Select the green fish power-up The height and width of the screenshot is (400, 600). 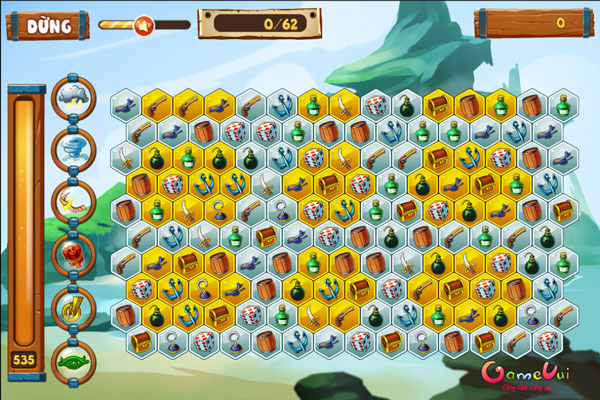73,358
